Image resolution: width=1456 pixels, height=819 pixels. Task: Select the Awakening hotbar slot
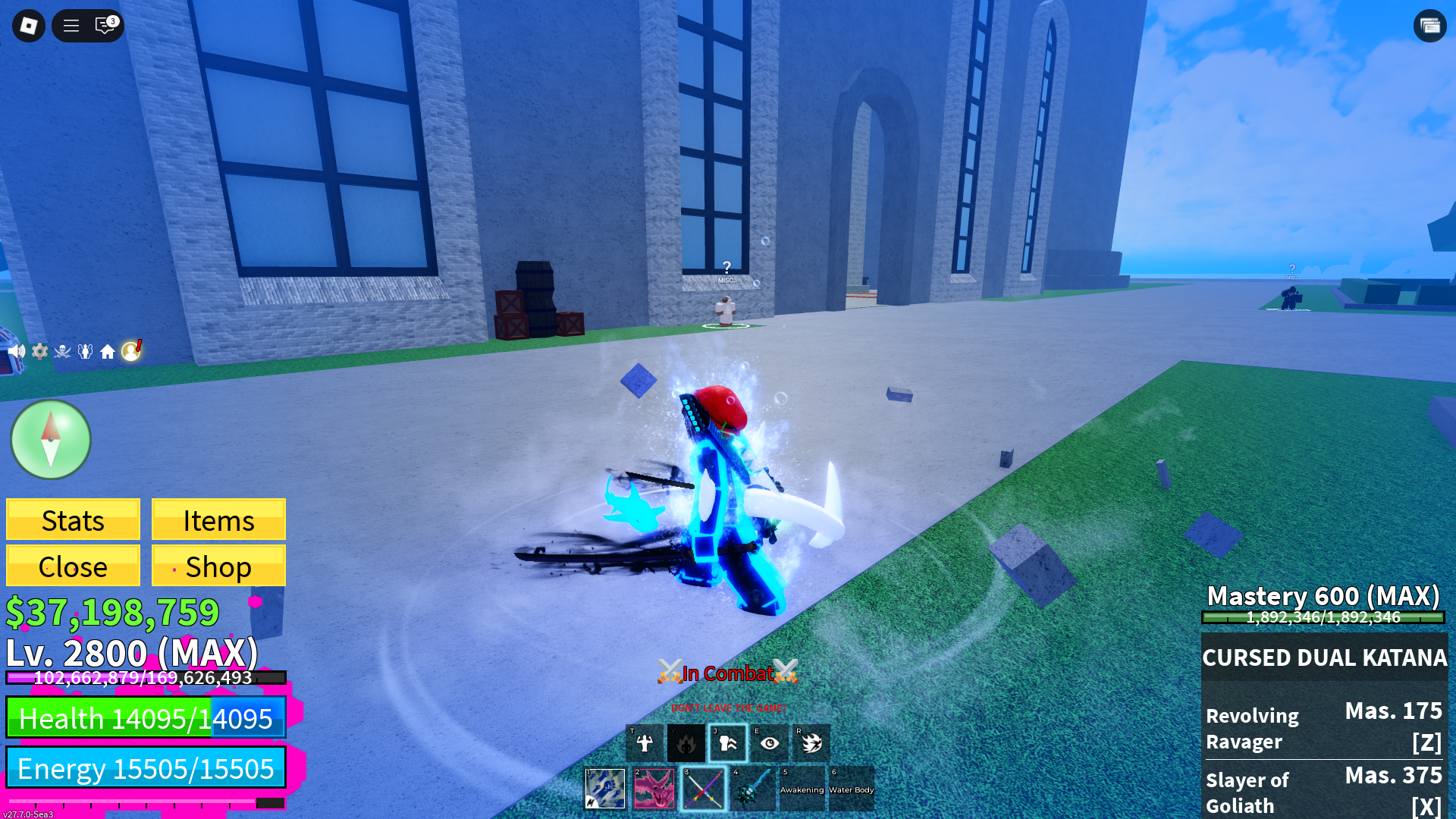click(x=802, y=789)
